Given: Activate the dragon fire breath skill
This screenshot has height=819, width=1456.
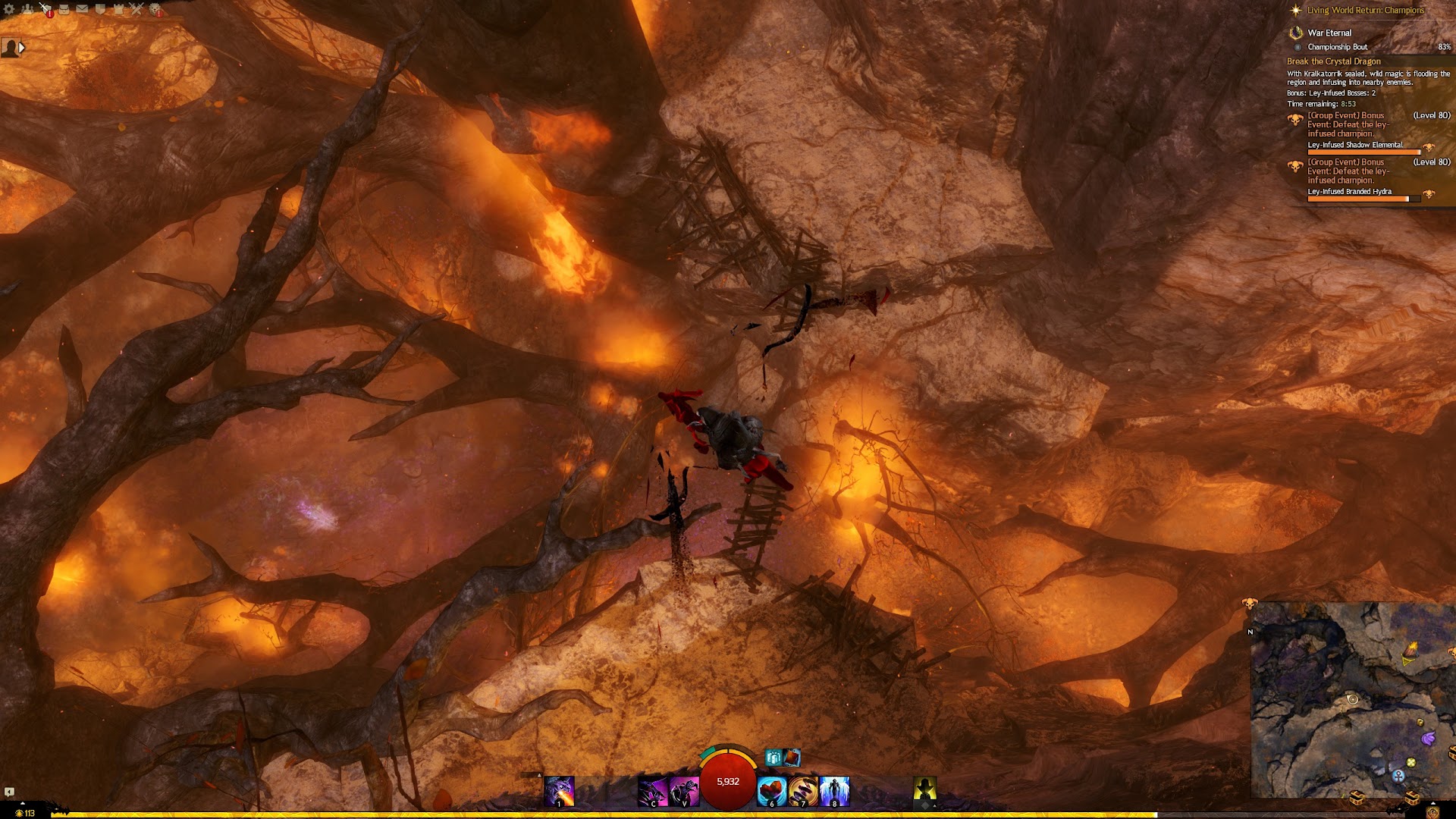Looking at the screenshot, I should tap(559, 791).
